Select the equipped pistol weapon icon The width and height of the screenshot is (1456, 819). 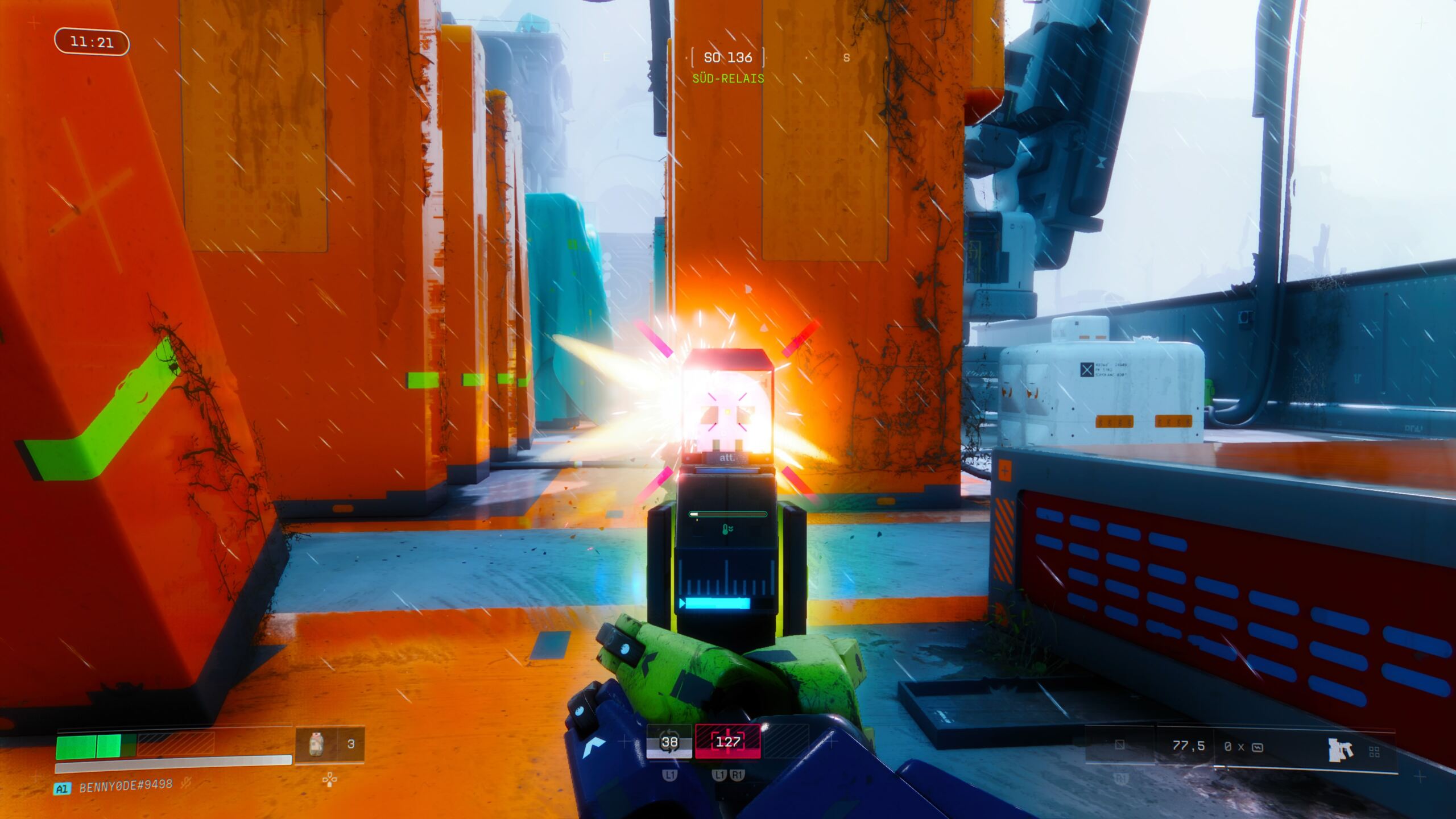tap(1341, 750)
